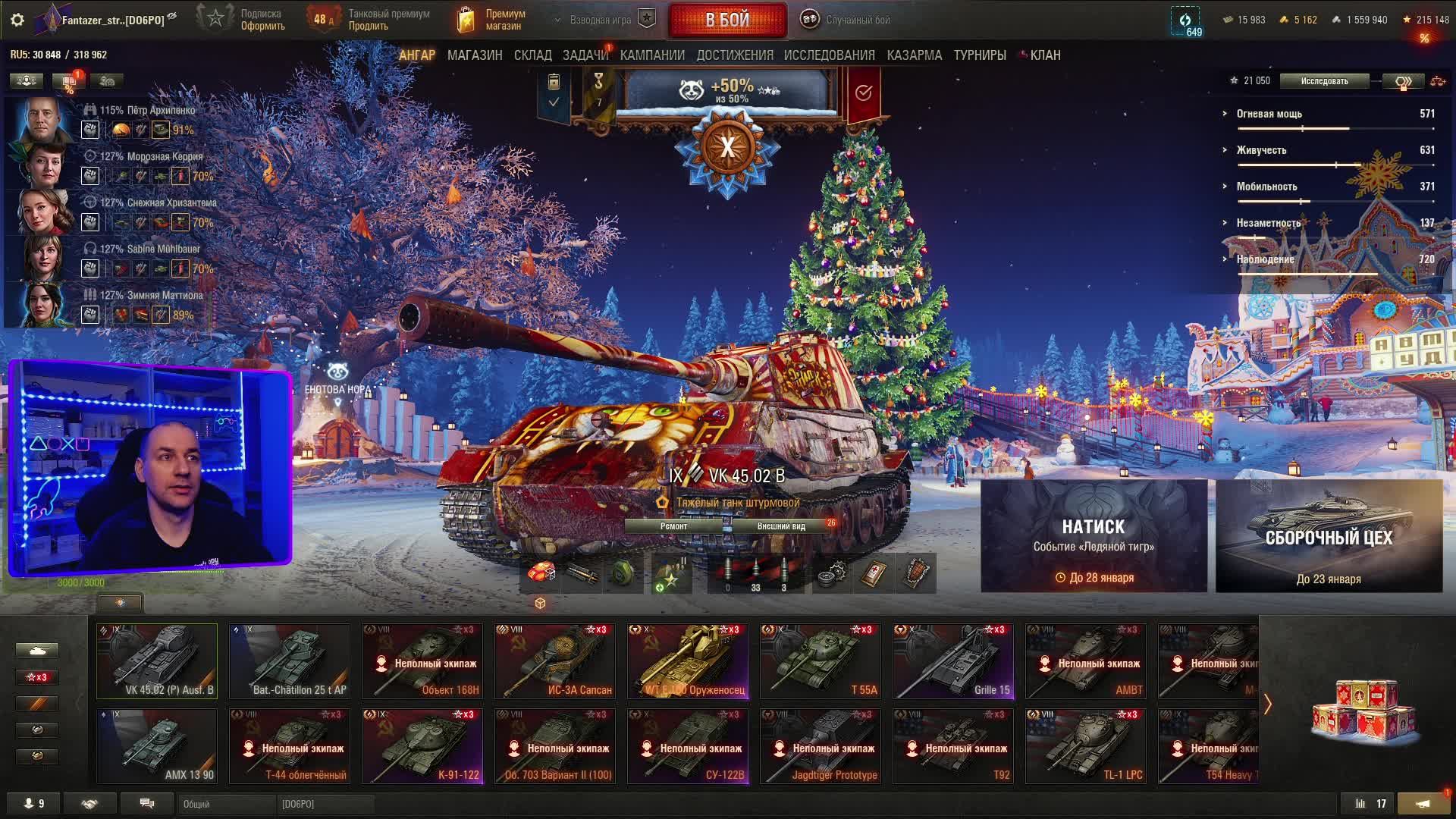1456x819 pixels.
Task: Open the НАТИСК event banner
Action: (x=1094, y=535)
